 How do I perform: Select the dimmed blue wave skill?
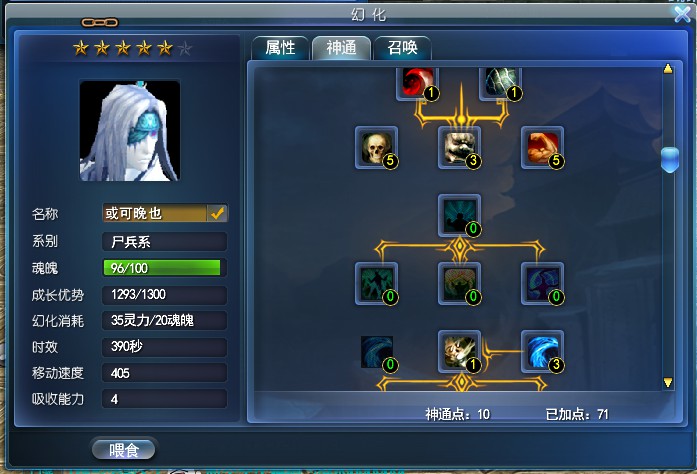[377, 351]
